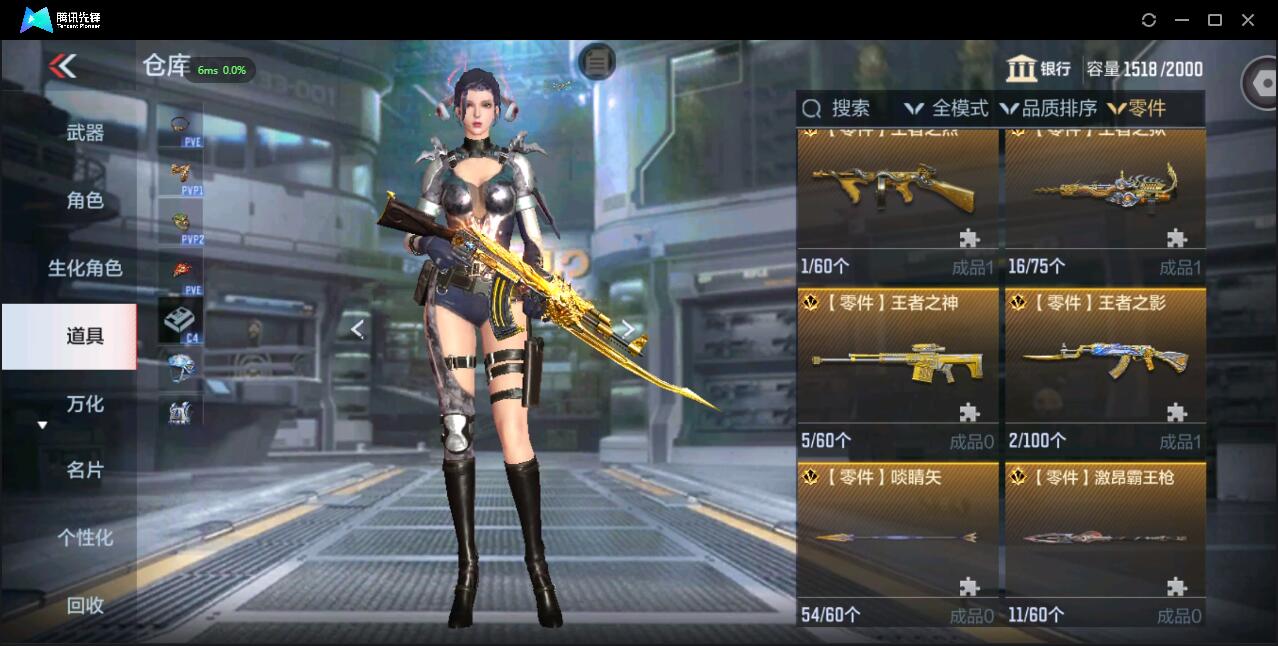
Task: Open the 武器 category
Action: (85, 133)
